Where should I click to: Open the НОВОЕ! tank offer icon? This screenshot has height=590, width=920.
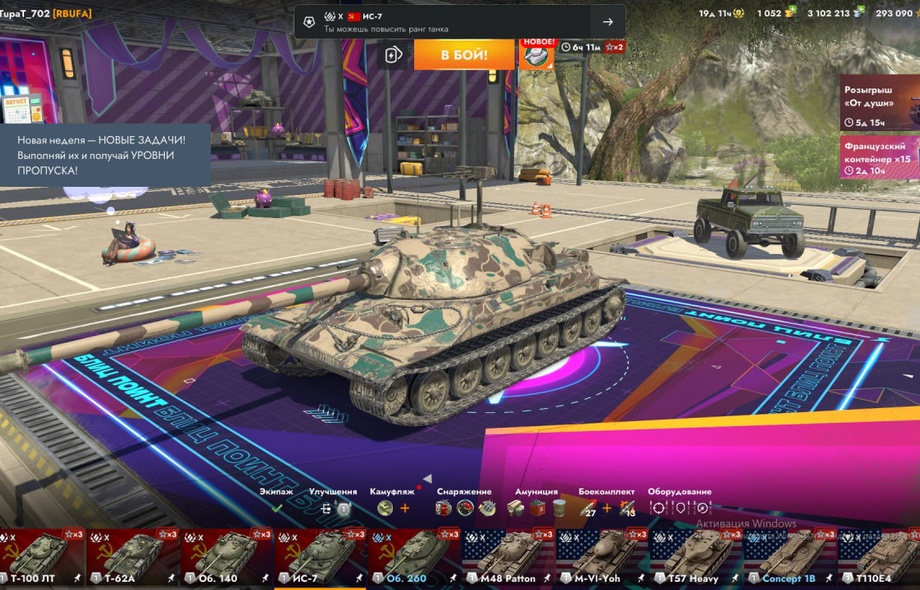[537, 54]
